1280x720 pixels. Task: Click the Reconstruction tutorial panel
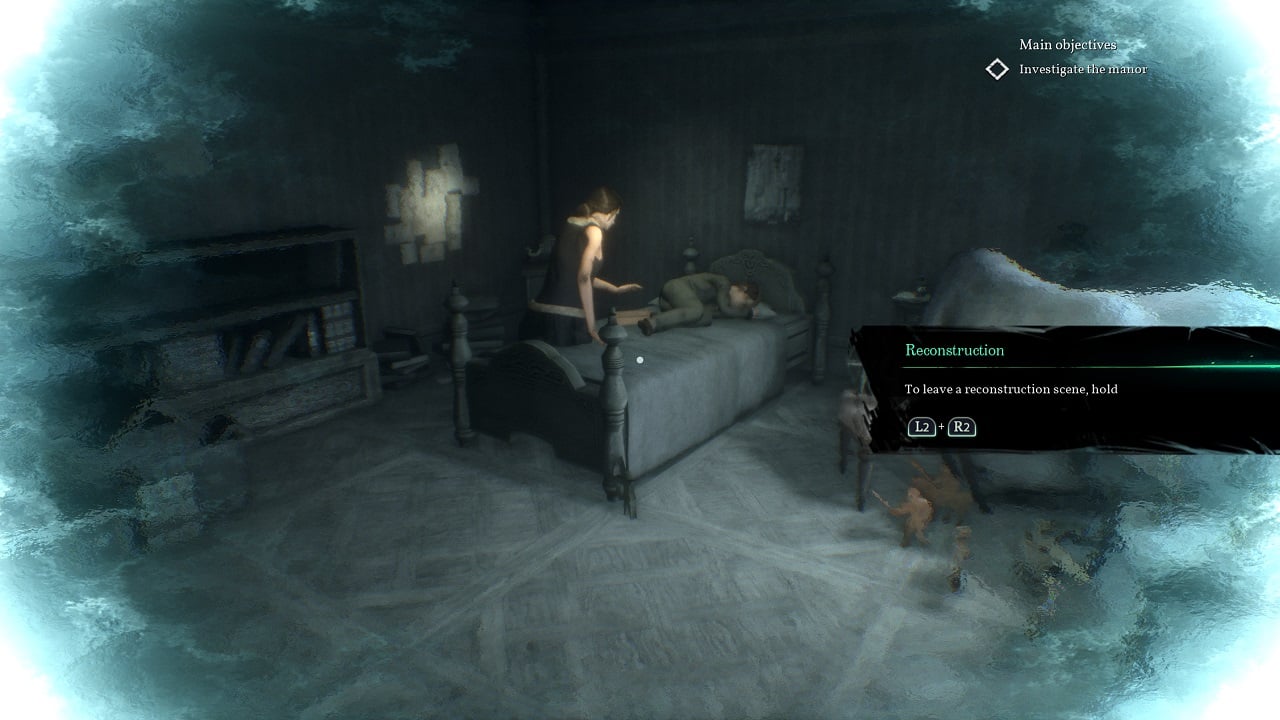1065,390
